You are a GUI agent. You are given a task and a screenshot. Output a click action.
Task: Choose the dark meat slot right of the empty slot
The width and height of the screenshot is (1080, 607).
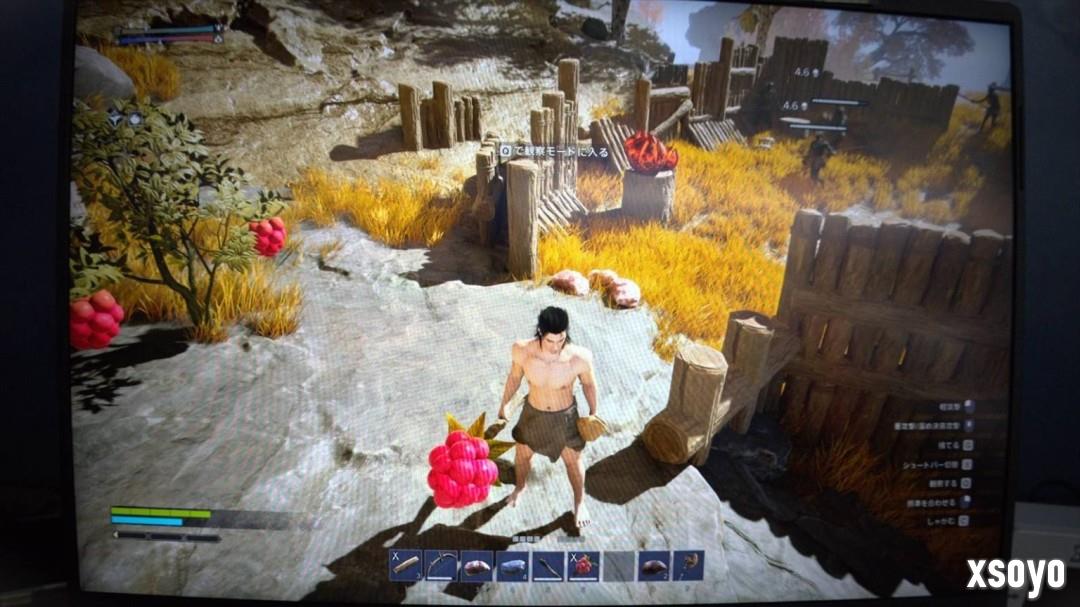(x=653, y=567)
